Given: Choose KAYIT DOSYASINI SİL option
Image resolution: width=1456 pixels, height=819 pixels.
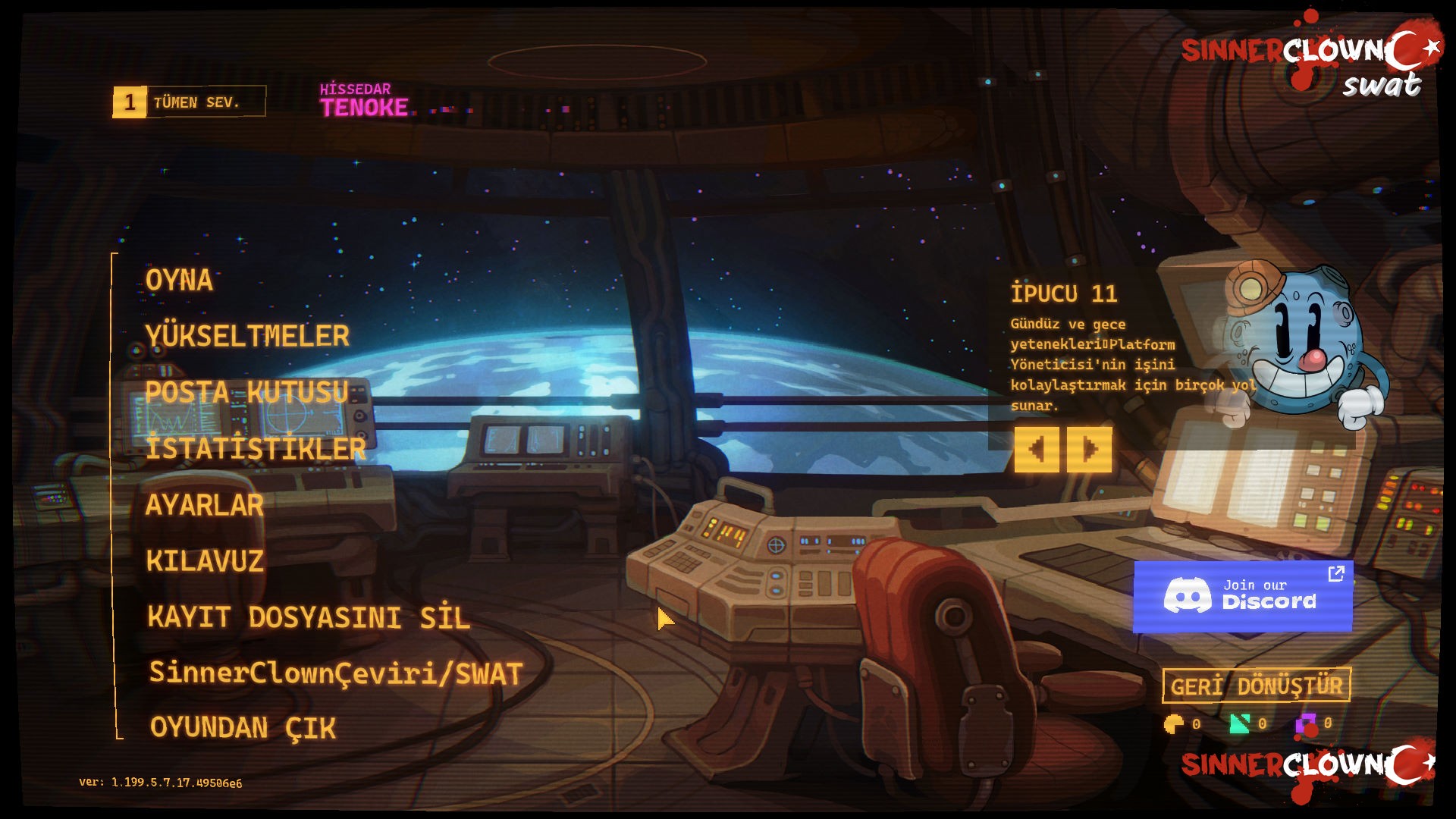Looking at the screenshot, I should point(309,617).
